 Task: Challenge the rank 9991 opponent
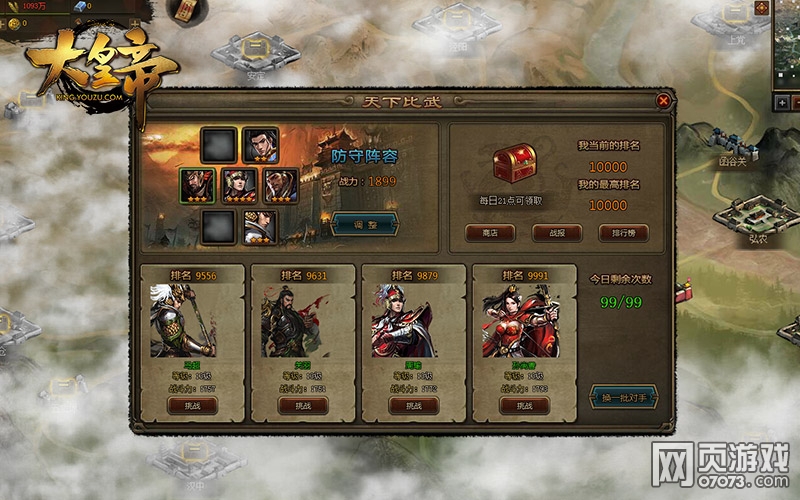pos(523,405)
